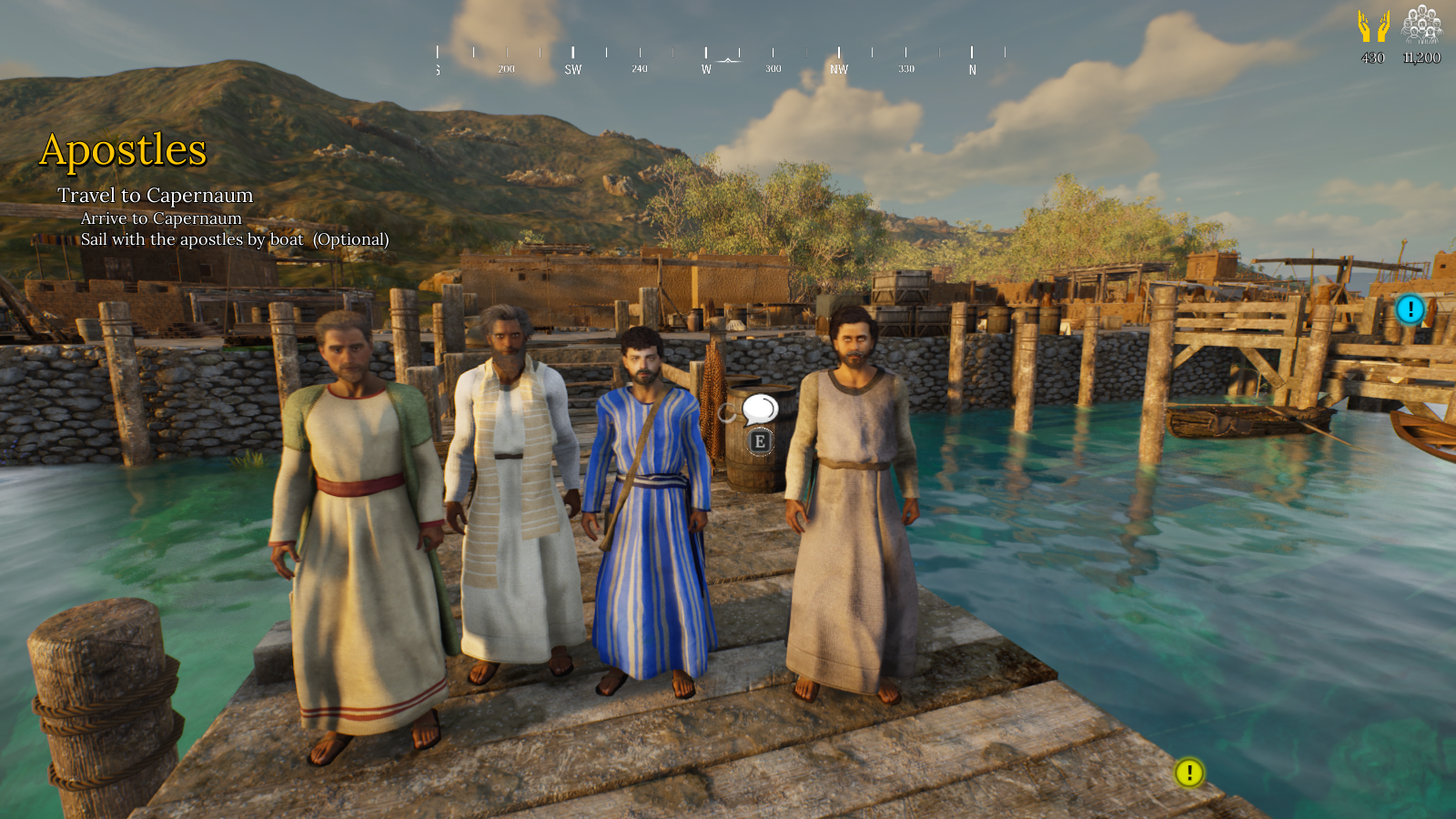Click the blue exclamation quest marker

pos(1410,309)
